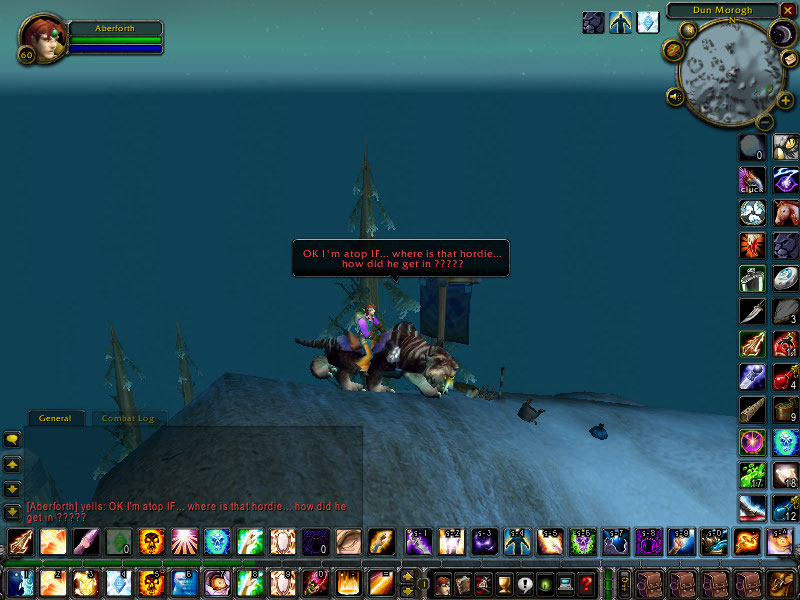
Task: Click Aberforth's player portrait
Action: (x=39, y=38)
